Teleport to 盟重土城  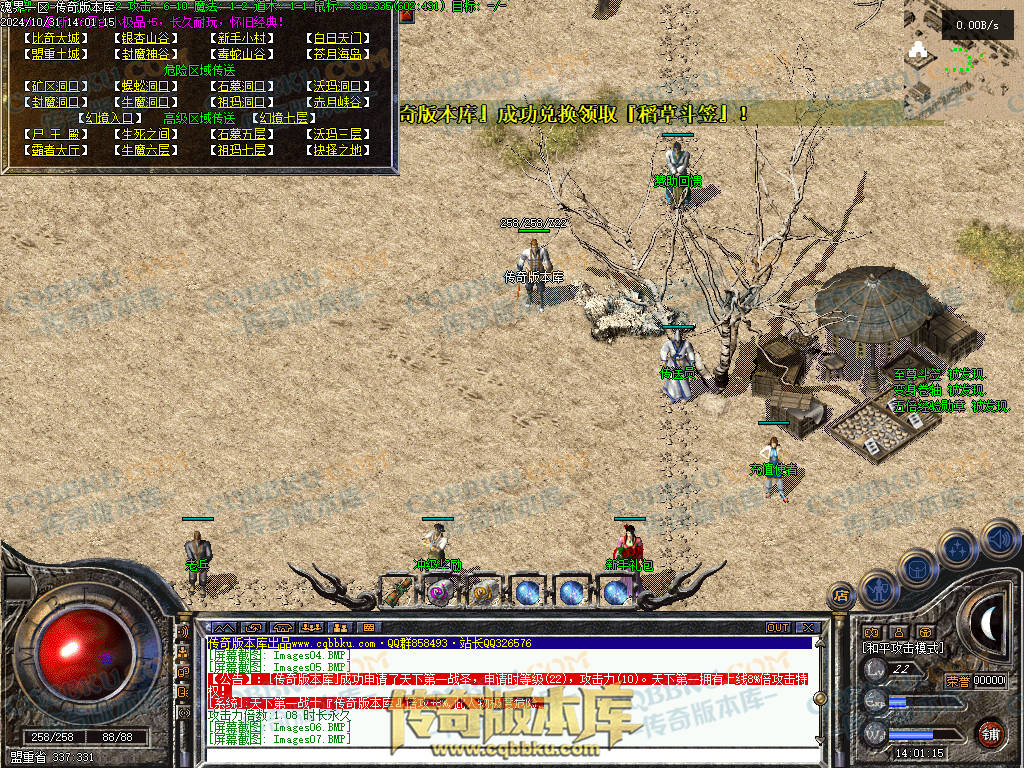55,54
